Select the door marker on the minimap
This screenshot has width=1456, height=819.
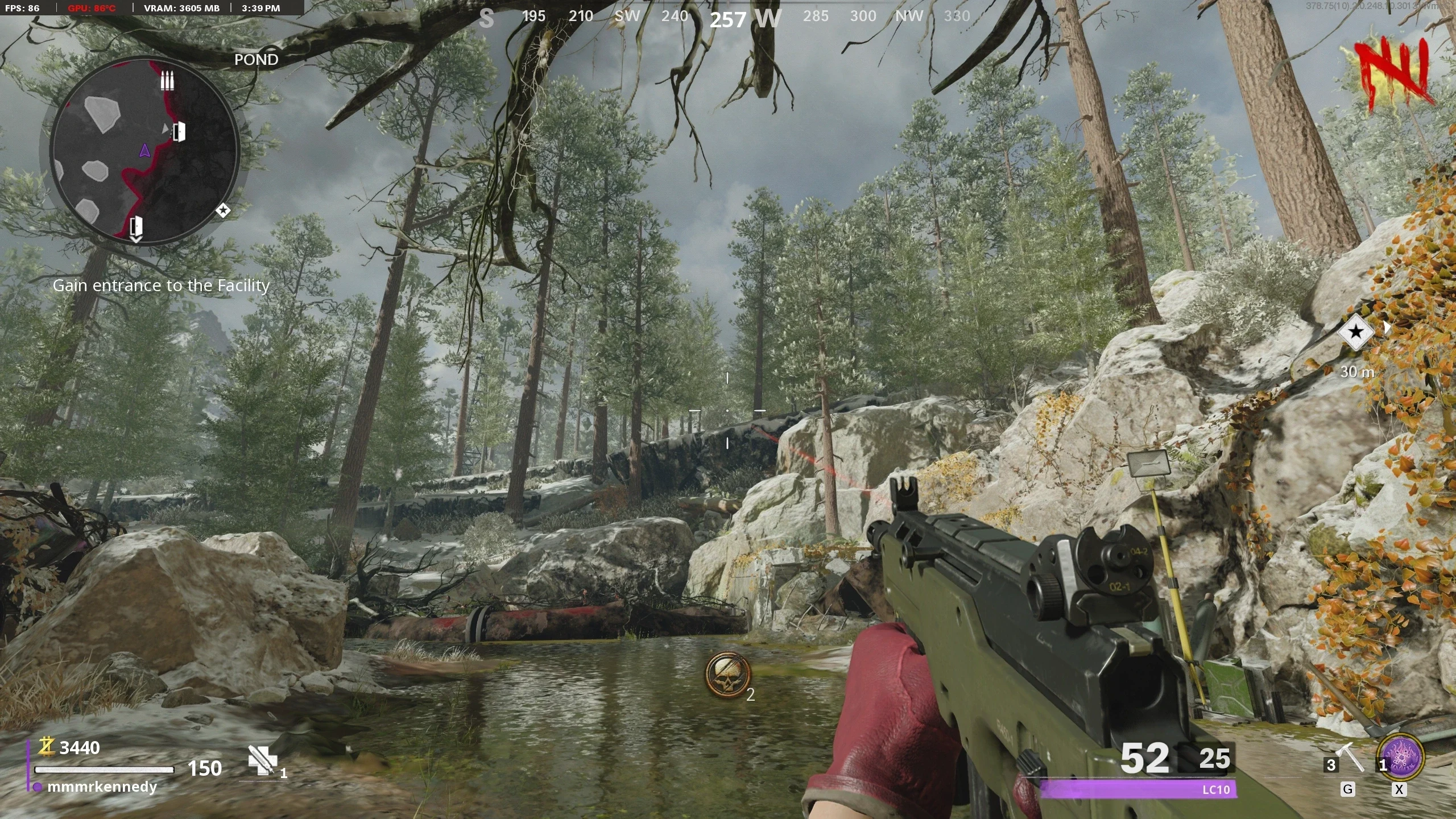179,132
